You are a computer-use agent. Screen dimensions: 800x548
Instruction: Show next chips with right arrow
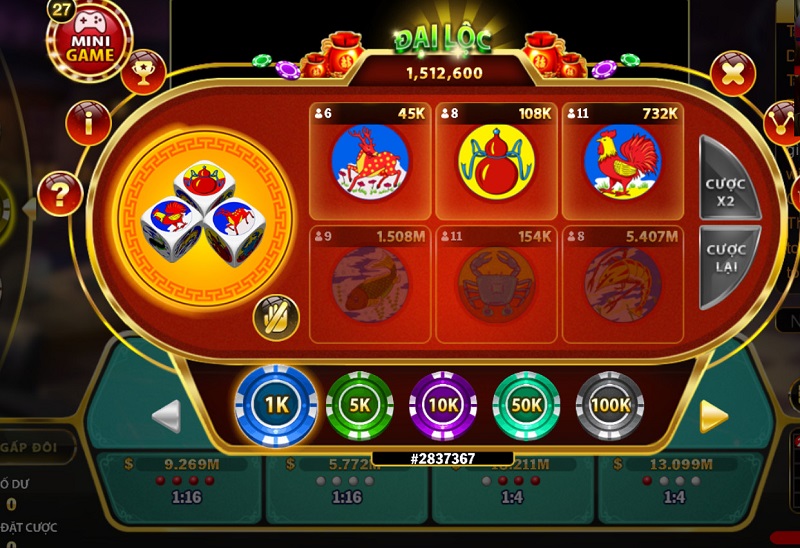coord(713,416)
